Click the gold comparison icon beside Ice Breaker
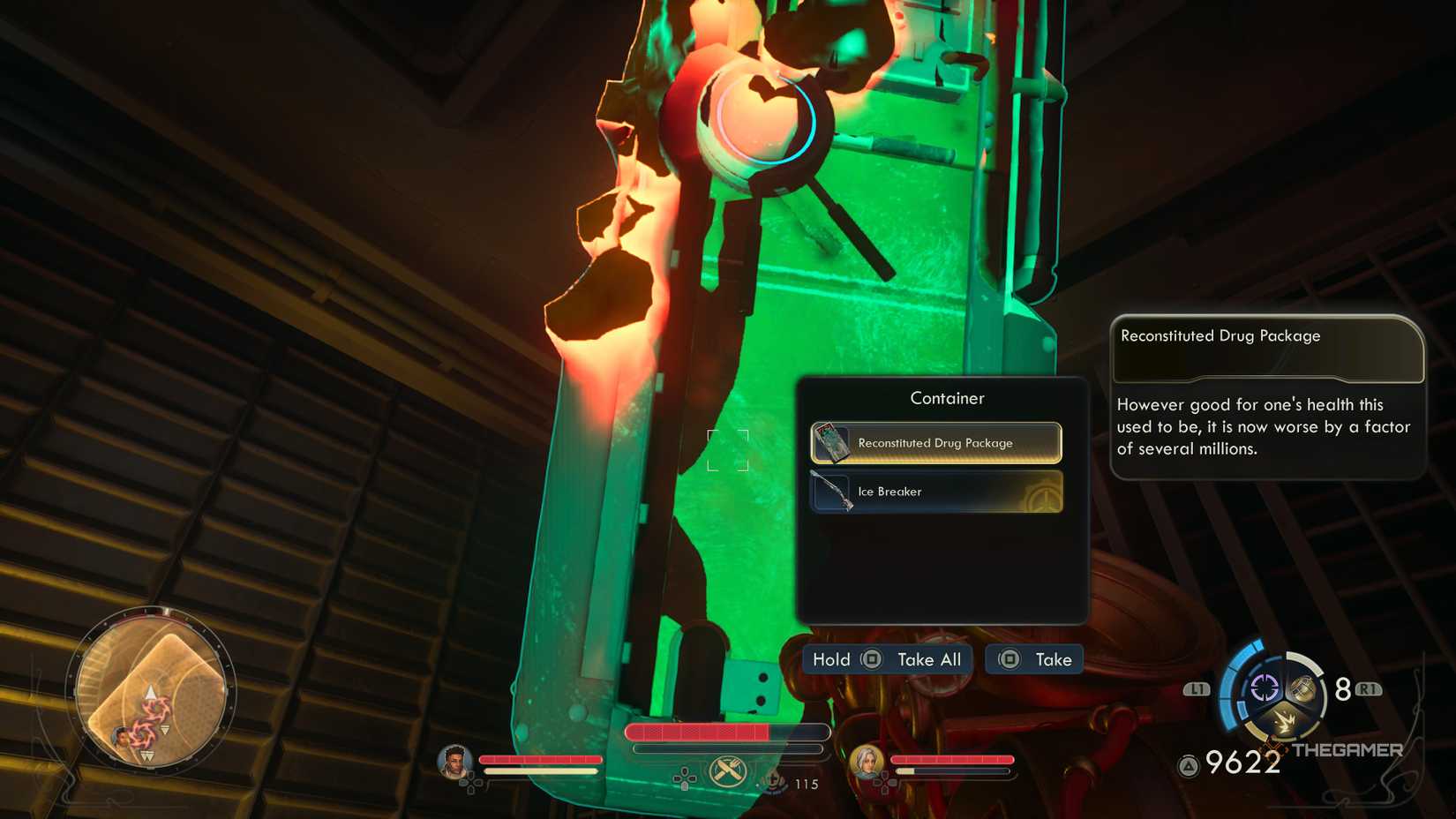 point(1042,496)
